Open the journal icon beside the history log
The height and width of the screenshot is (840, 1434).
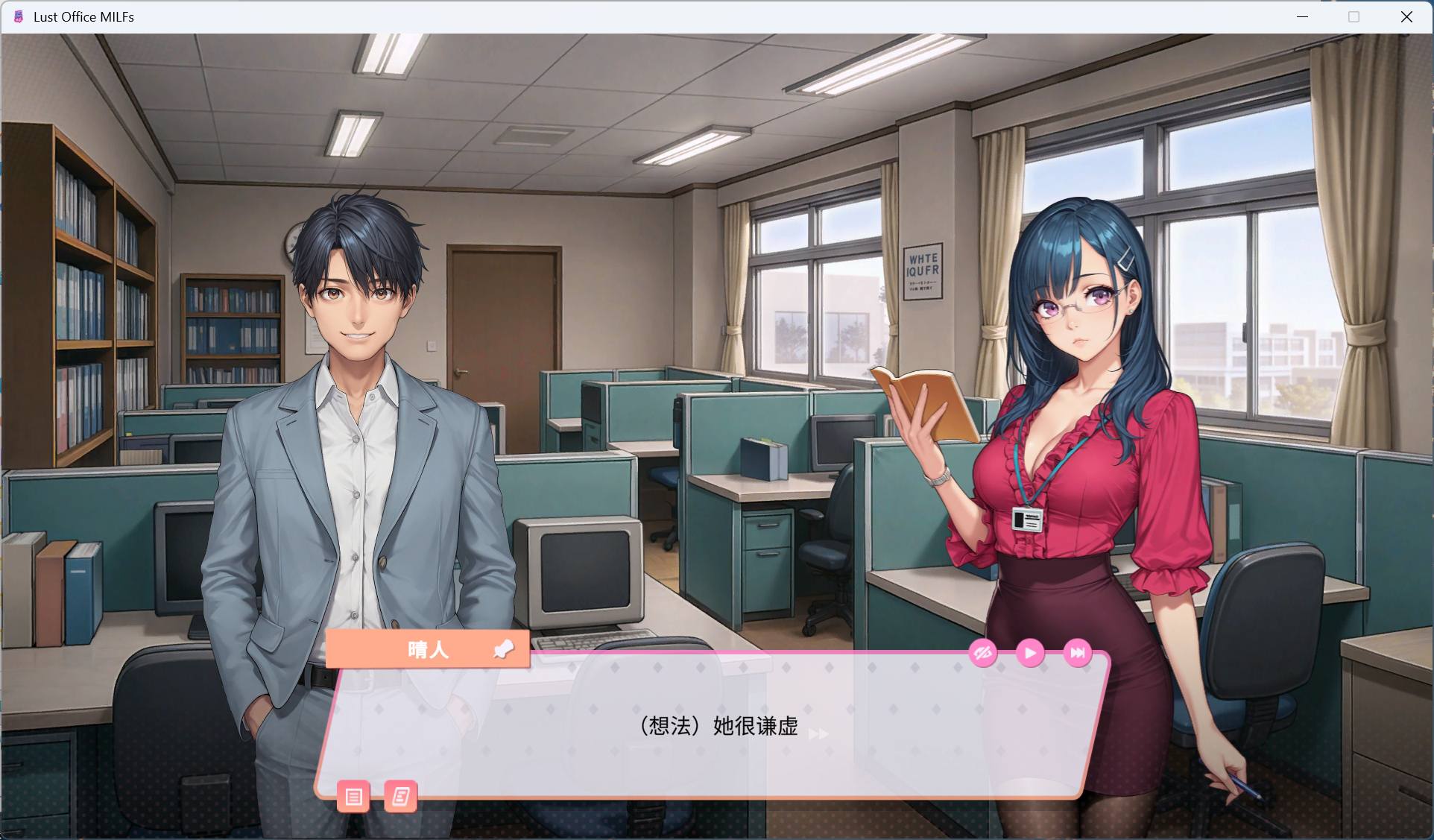click(x=400, y=797)
